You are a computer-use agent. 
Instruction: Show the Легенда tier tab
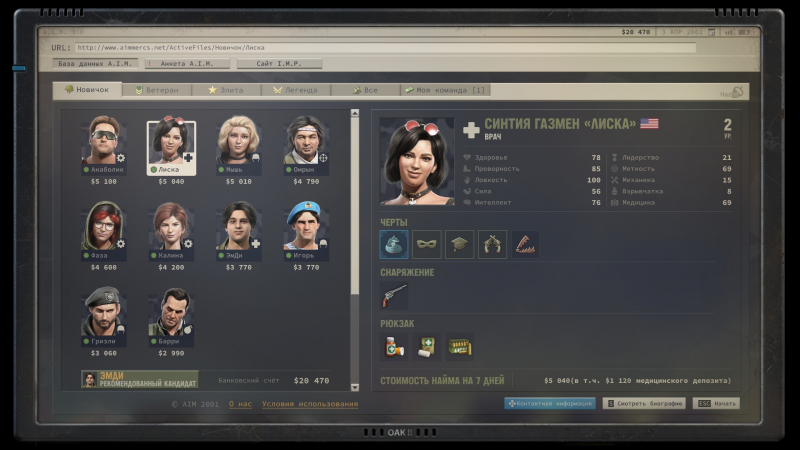(x=296, y=90)
